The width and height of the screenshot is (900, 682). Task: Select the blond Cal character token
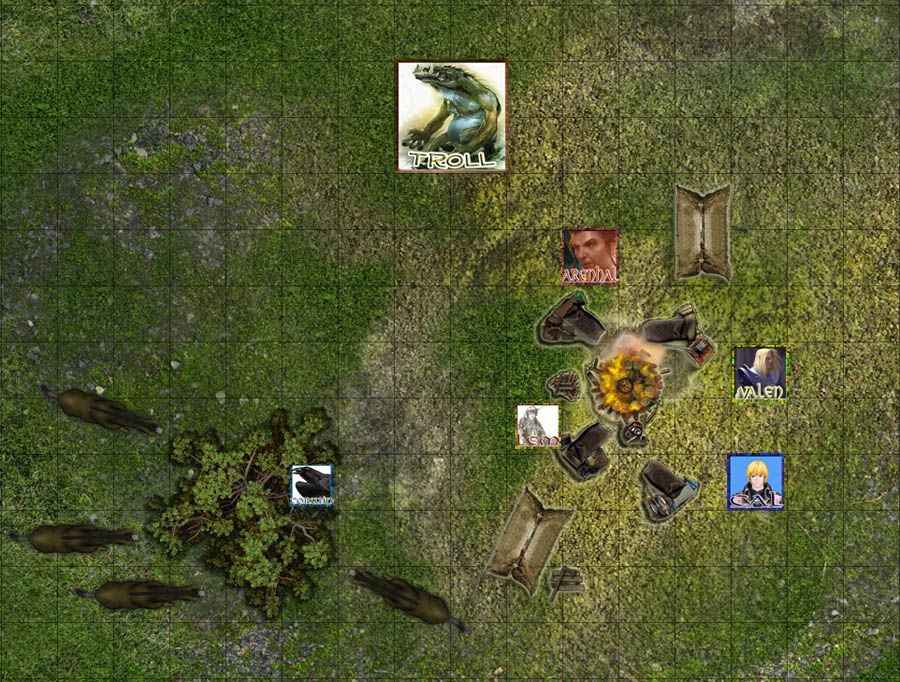point(755,482)
